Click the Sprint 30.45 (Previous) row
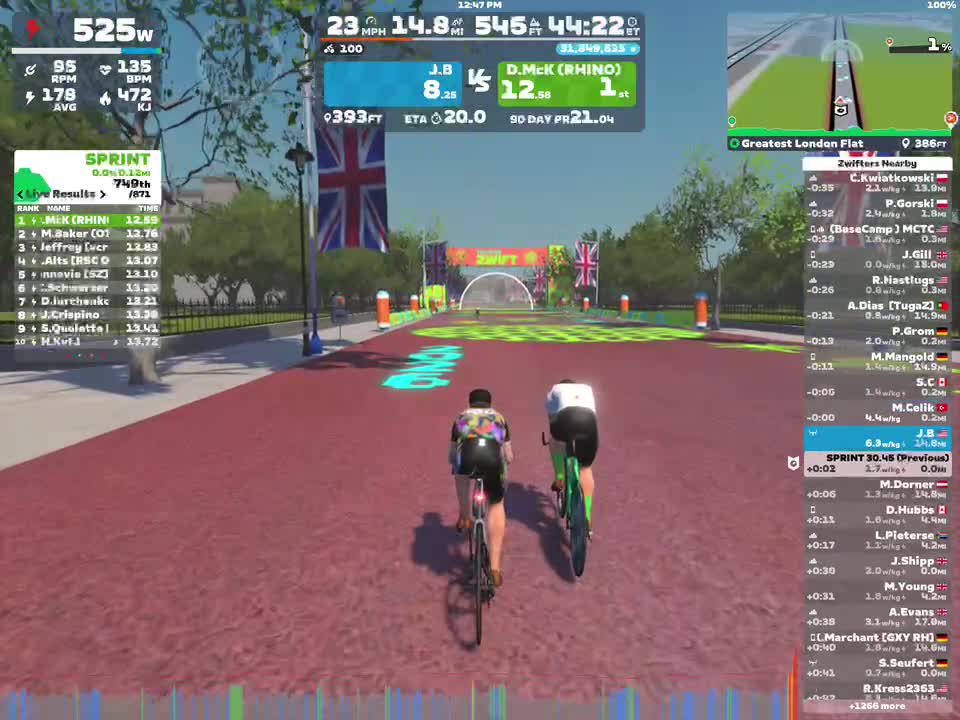The image size is (960, 720). coord(877,463)
